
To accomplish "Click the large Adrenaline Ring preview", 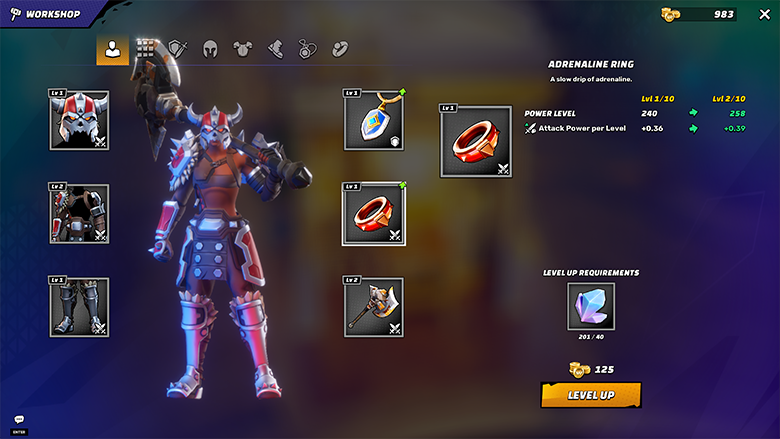I will pos(475,141).
